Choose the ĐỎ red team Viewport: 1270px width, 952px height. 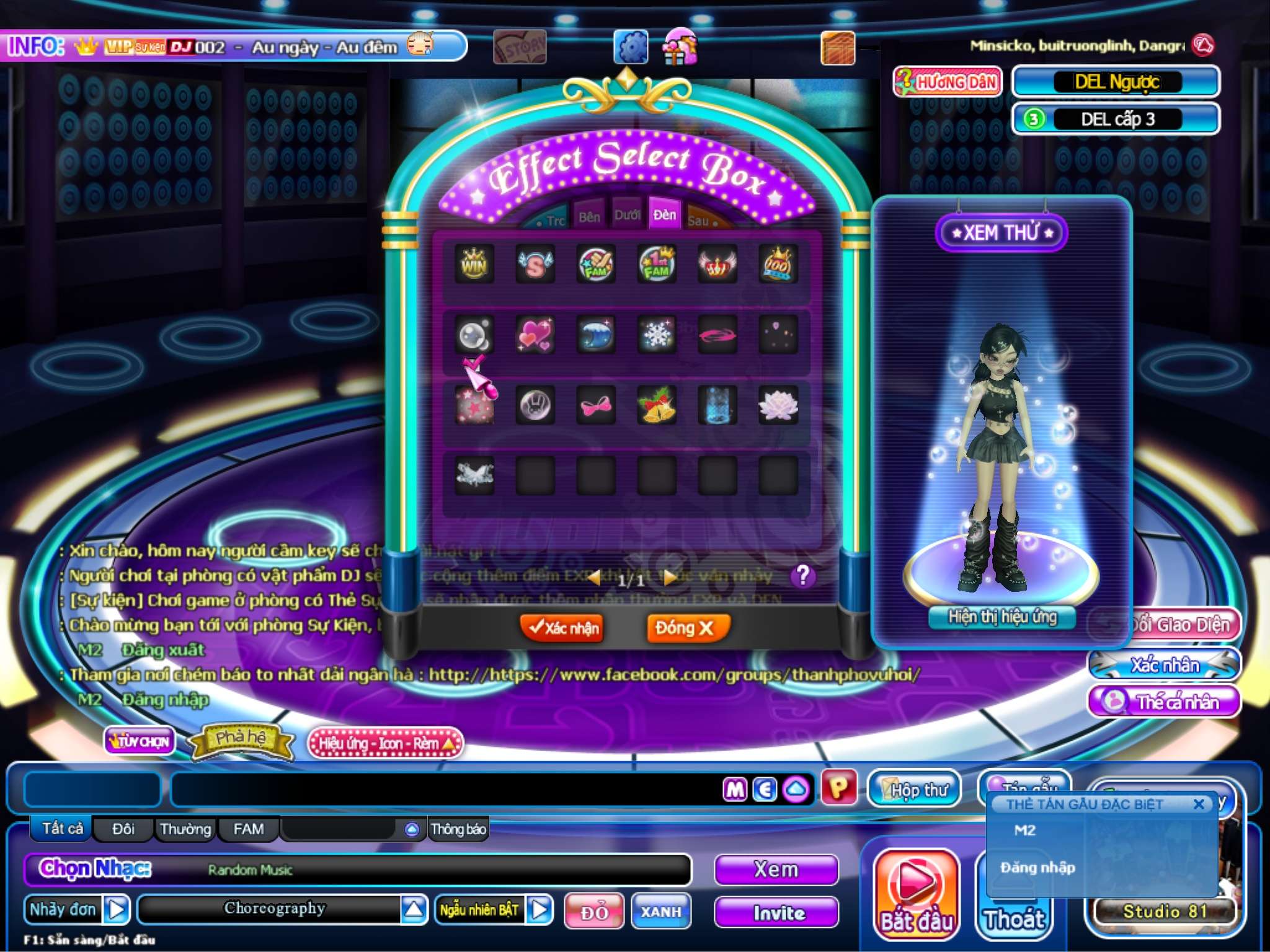(593, 912)
